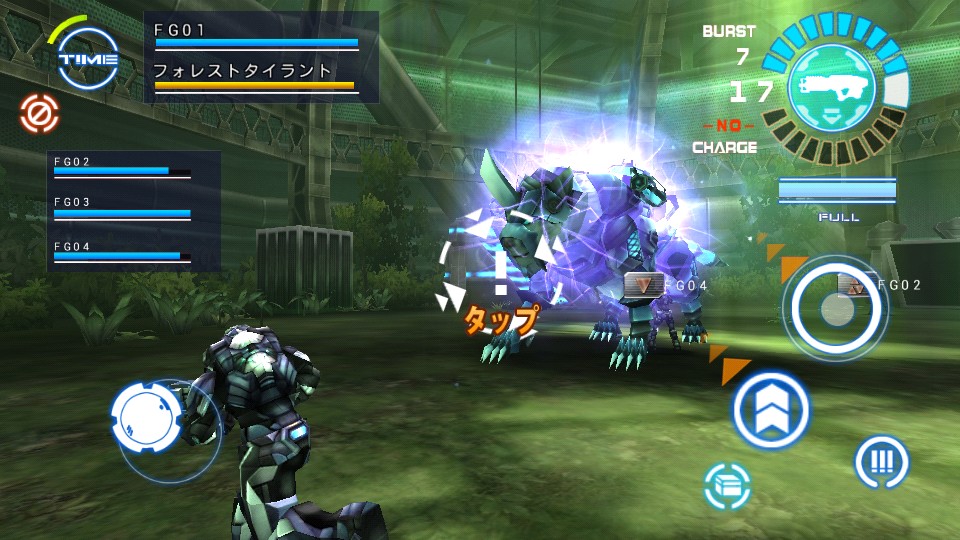The height and width of the screenshot is (540, 960).
Task: Open the supply box item button
Action: pos(728,487)
